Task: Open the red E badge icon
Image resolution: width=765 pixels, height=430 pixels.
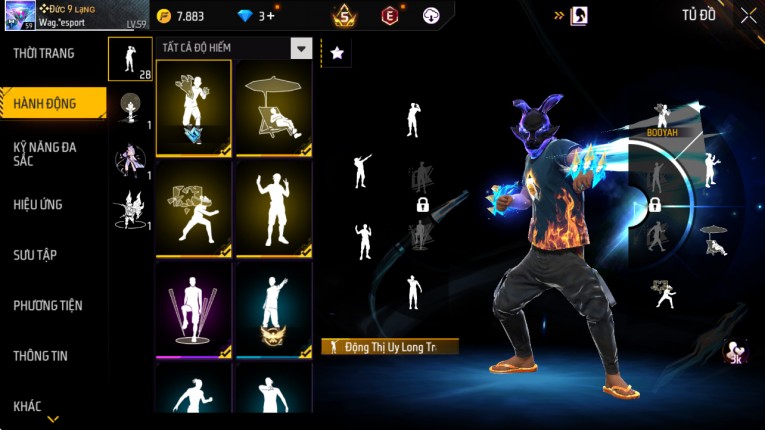Action: [389, 15]
